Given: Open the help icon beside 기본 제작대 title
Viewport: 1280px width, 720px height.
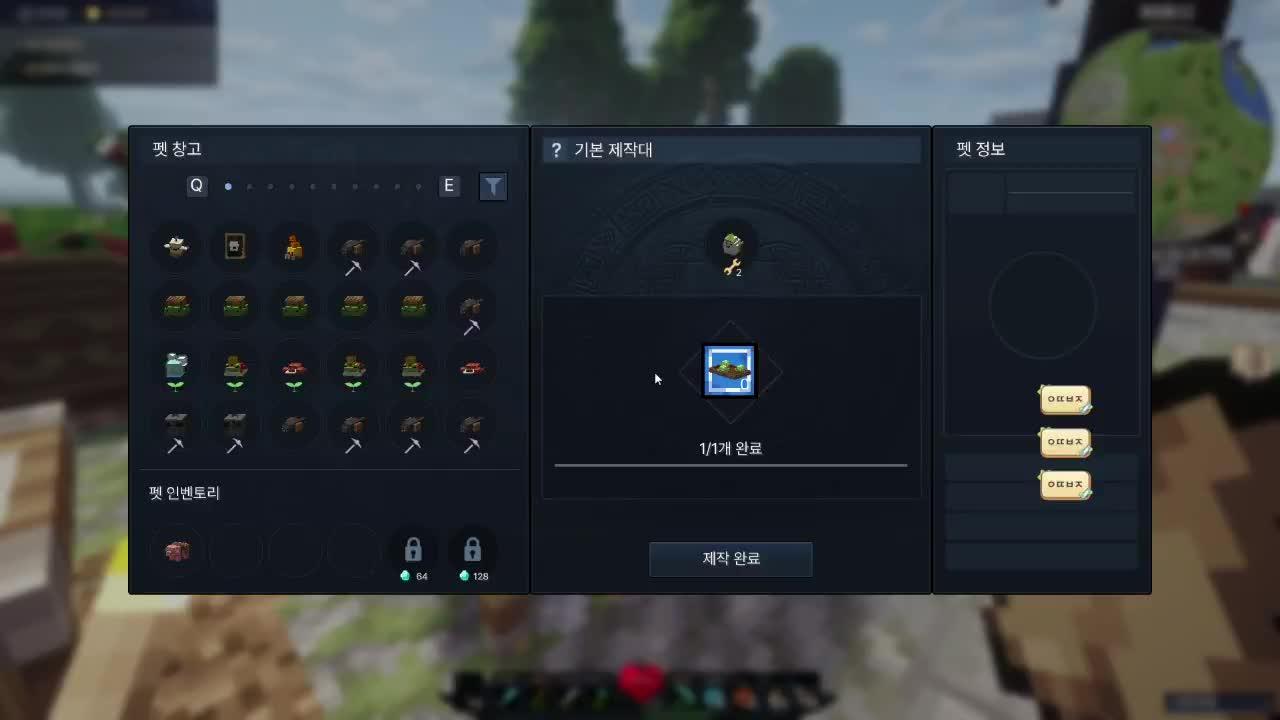Looking at the screenshot, I should [557, 149].
